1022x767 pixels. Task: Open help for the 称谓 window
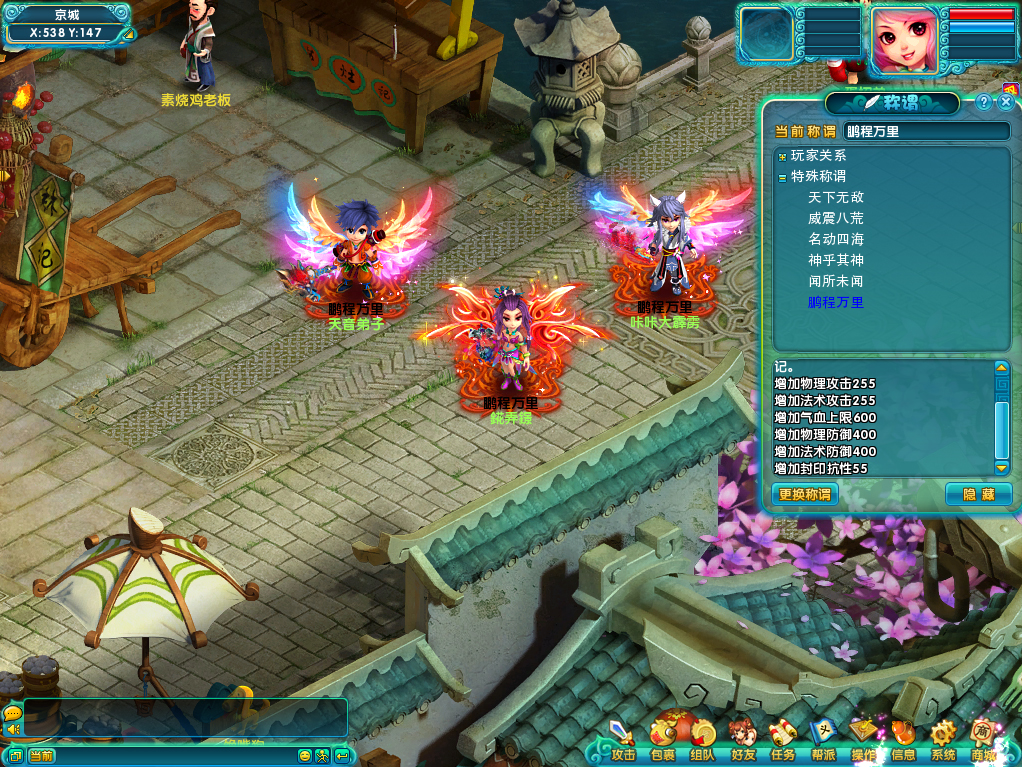[x=984, y=102]
